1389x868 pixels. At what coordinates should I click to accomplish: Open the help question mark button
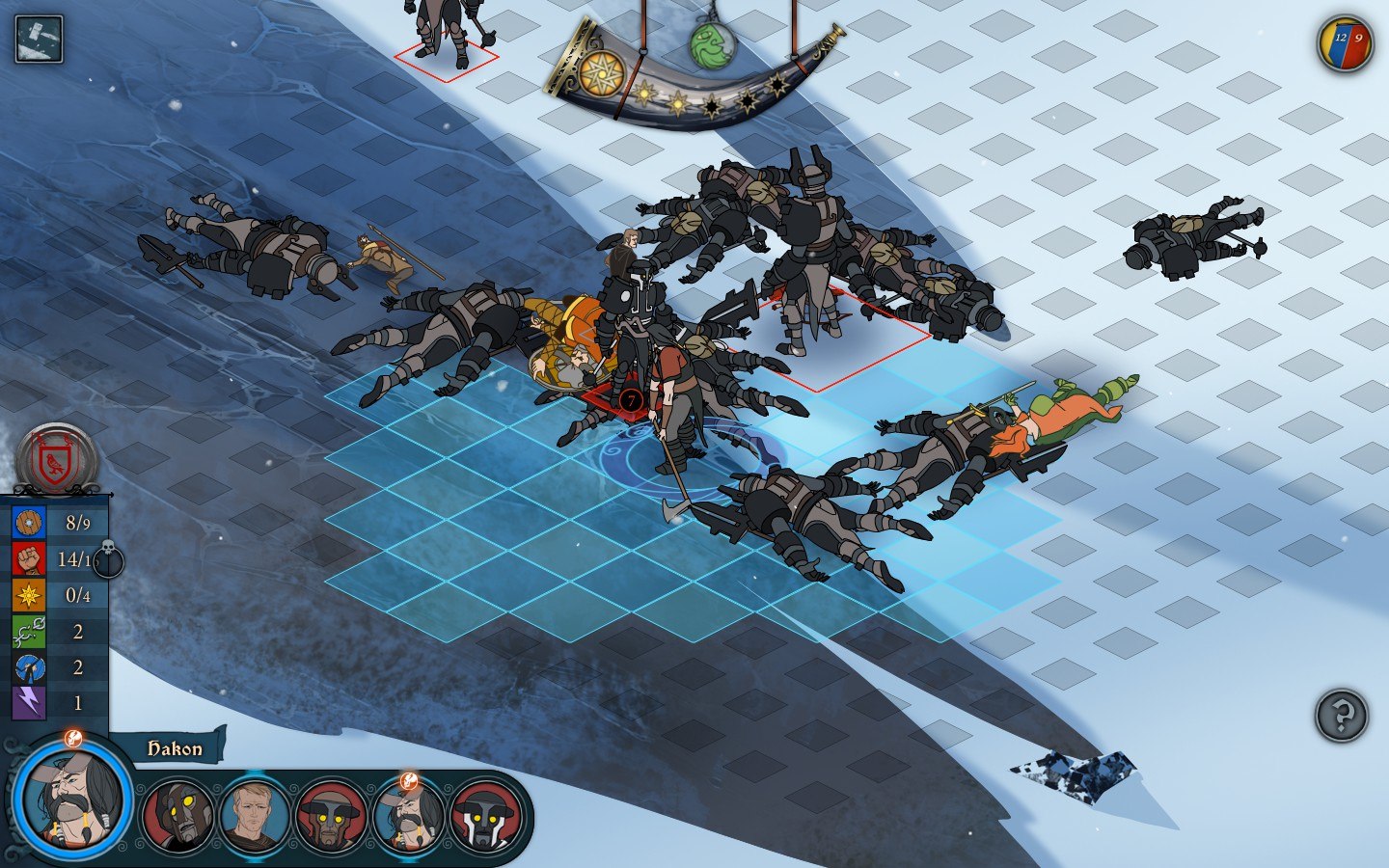pos(1342,716)
